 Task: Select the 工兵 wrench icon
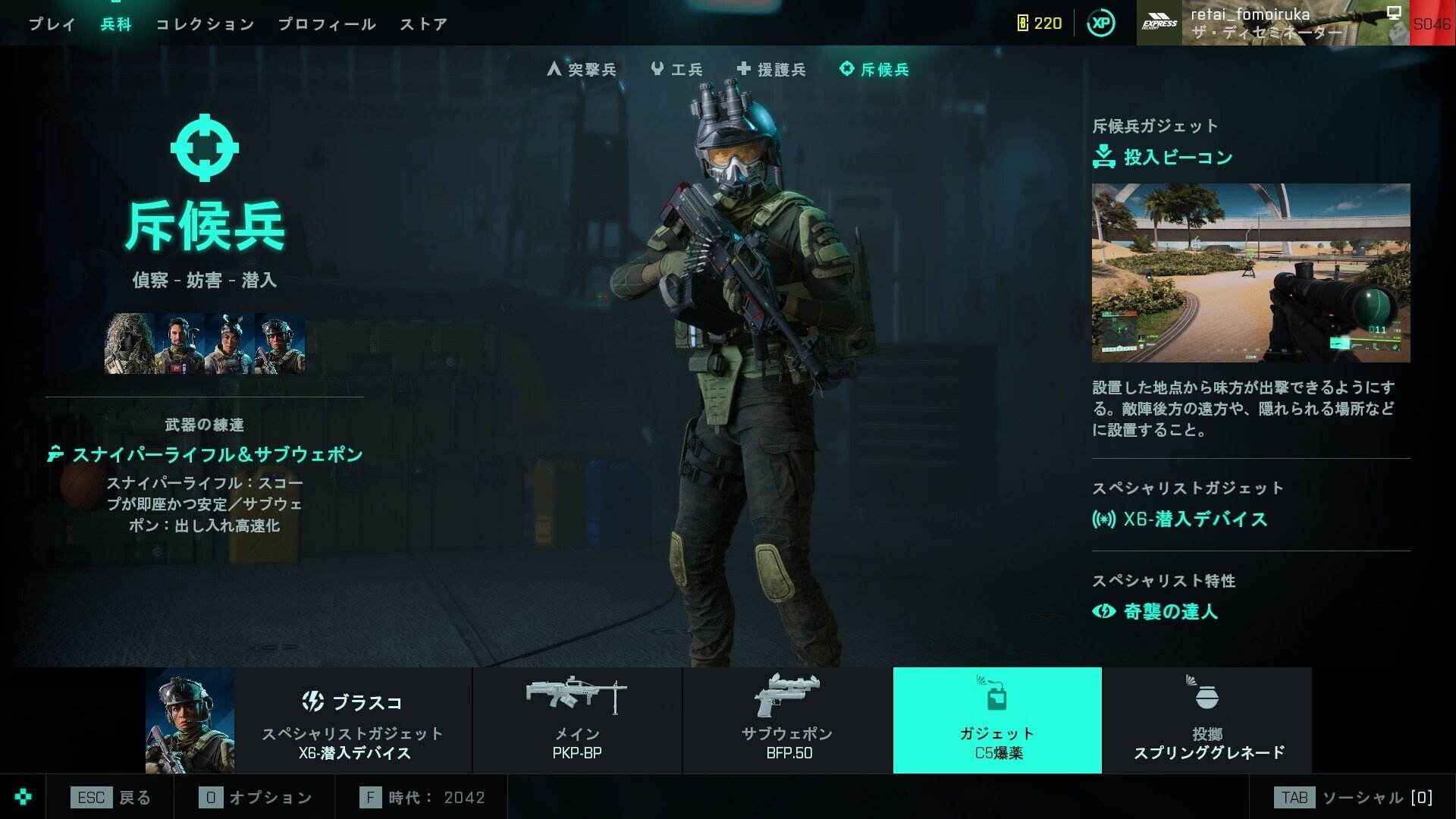pos(657,69)
